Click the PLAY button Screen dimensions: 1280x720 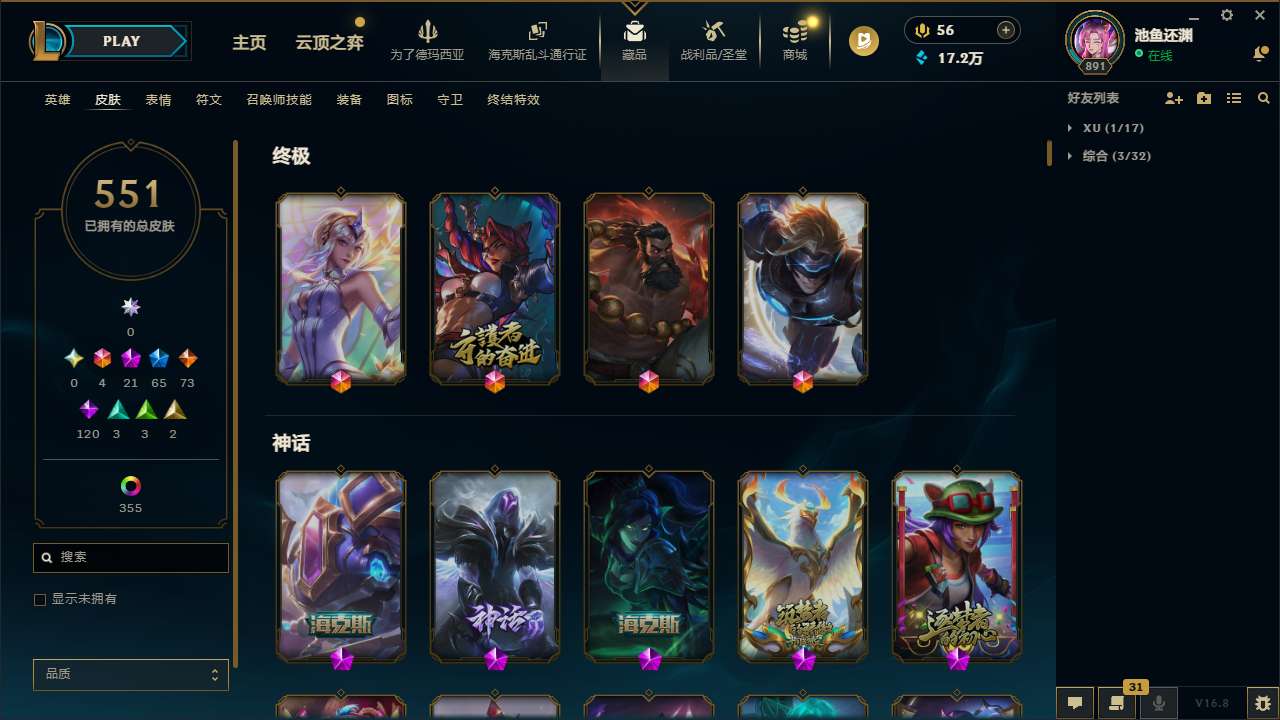(121, 41)
